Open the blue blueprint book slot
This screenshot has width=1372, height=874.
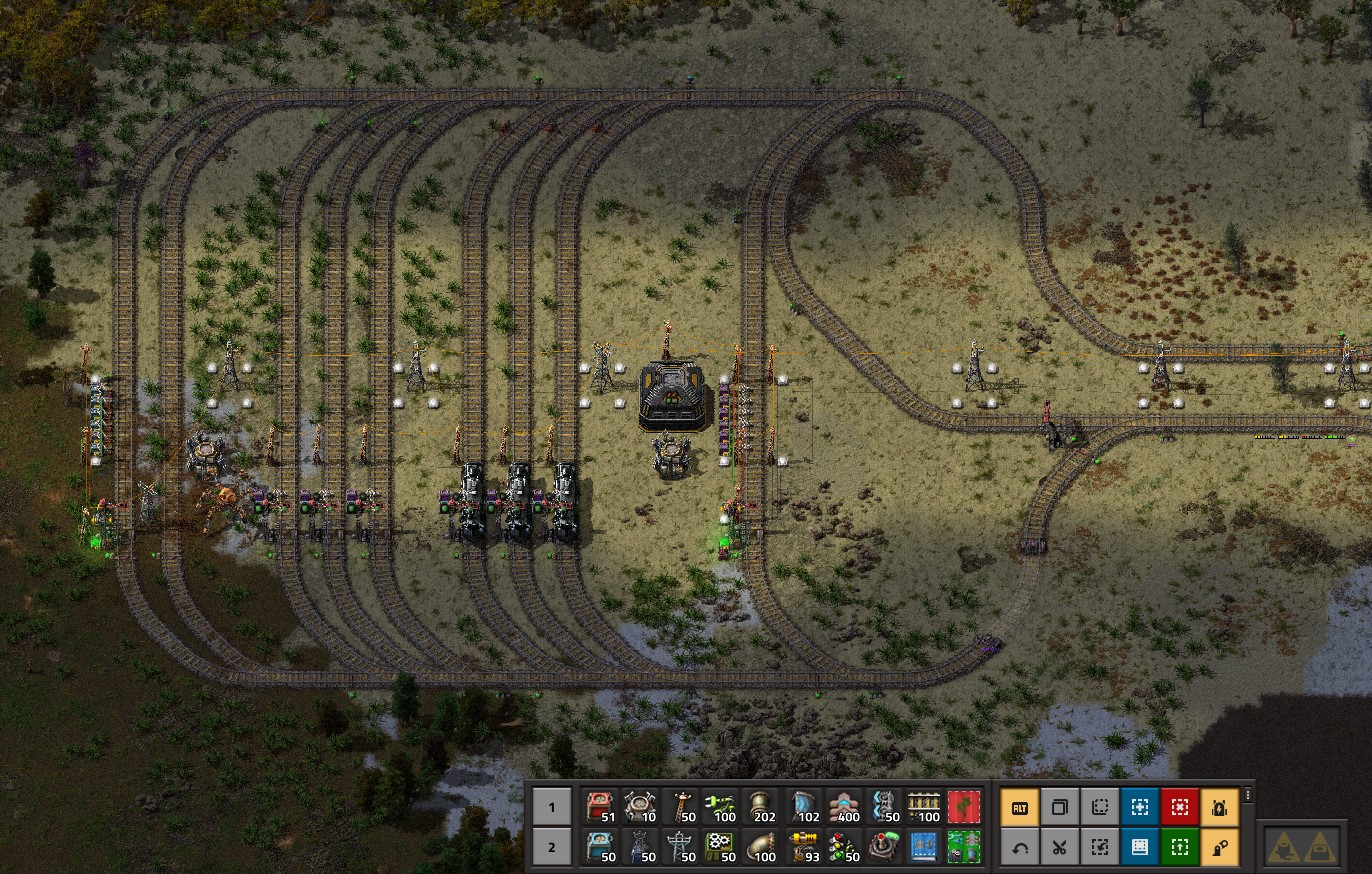tap(924, 847)
